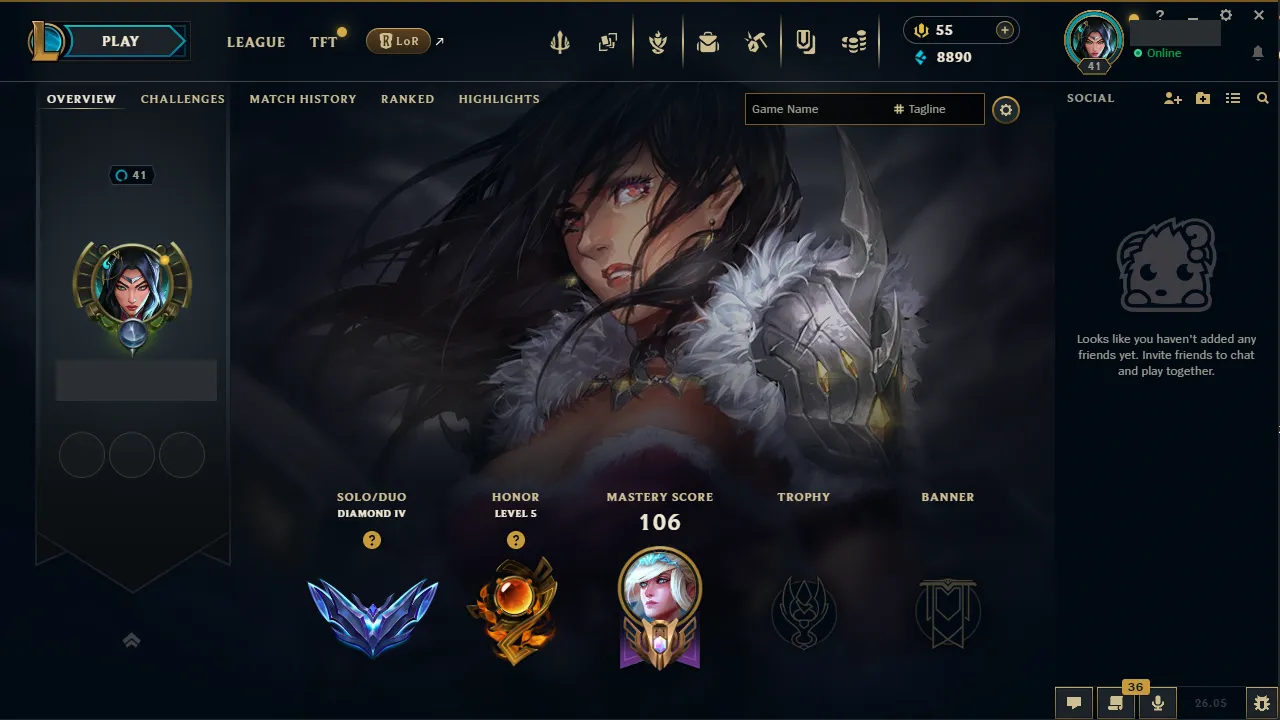Open the chat with 36 unread messages
The height and width of the screenshot is (720, 1280).
(1115, 702)
